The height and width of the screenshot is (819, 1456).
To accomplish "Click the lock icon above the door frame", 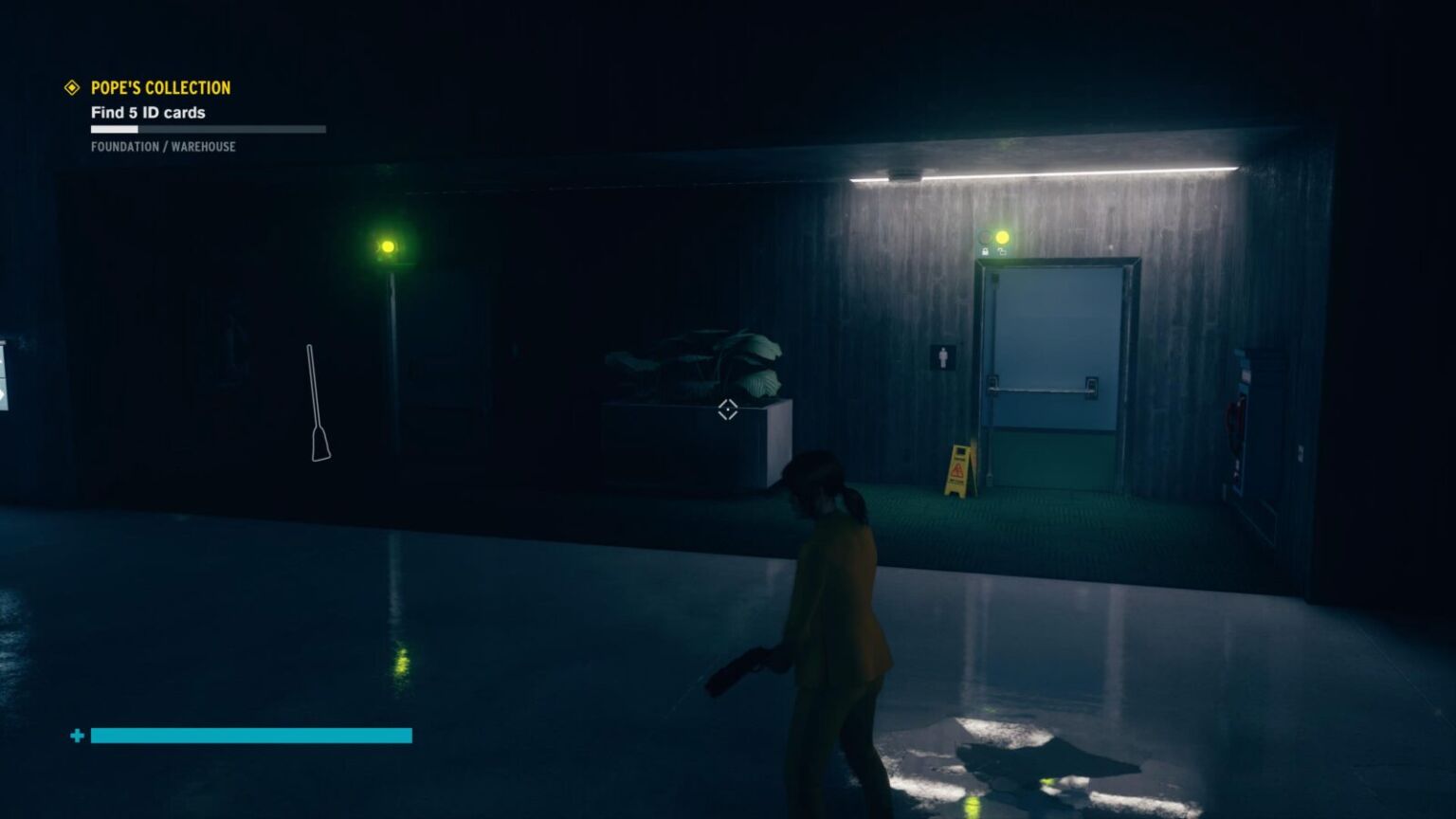I will [985, 251].
